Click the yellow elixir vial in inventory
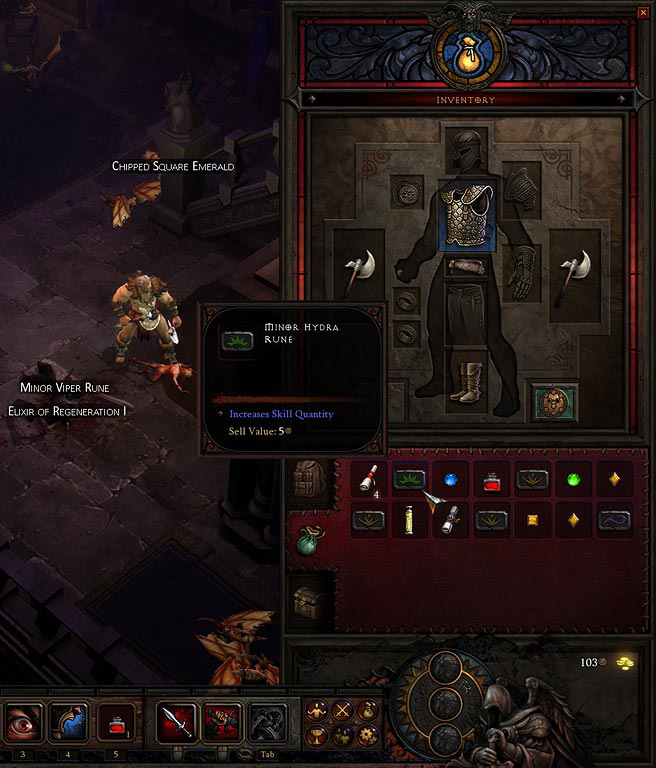656x768 pixels. pyautogui.click(x=409, y=520)
